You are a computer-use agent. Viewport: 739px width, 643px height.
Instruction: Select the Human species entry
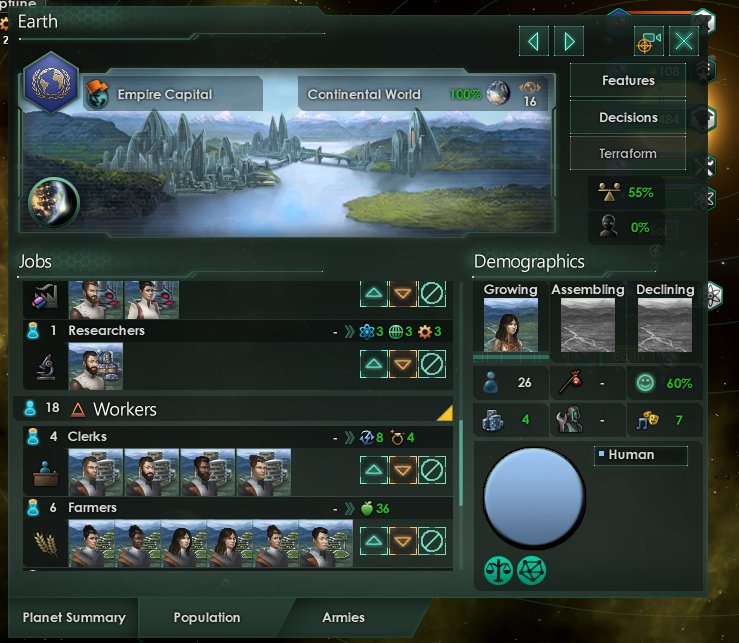tap(640, 455)
